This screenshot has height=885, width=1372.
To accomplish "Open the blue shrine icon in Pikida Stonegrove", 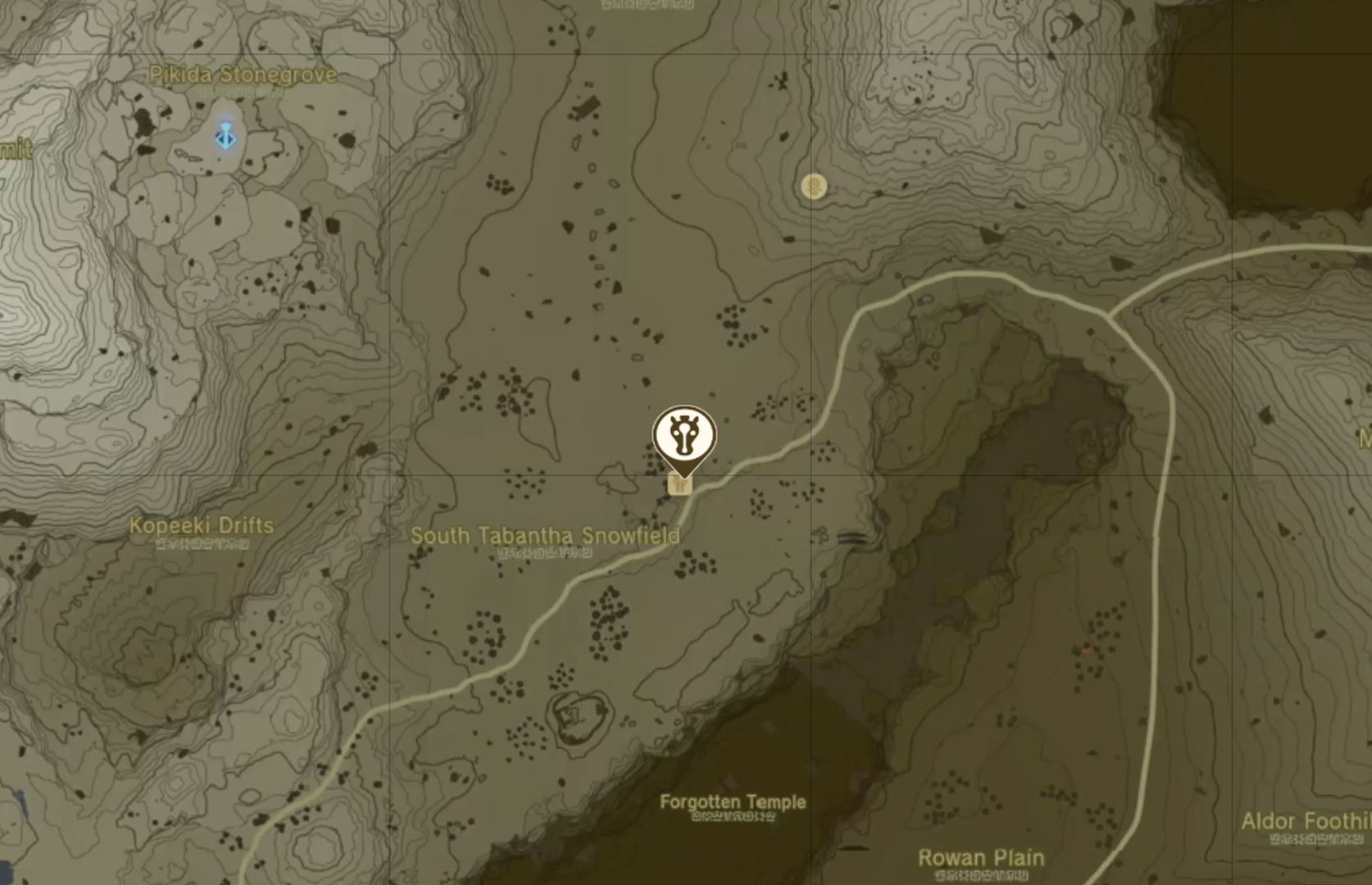I will (225, 137).
